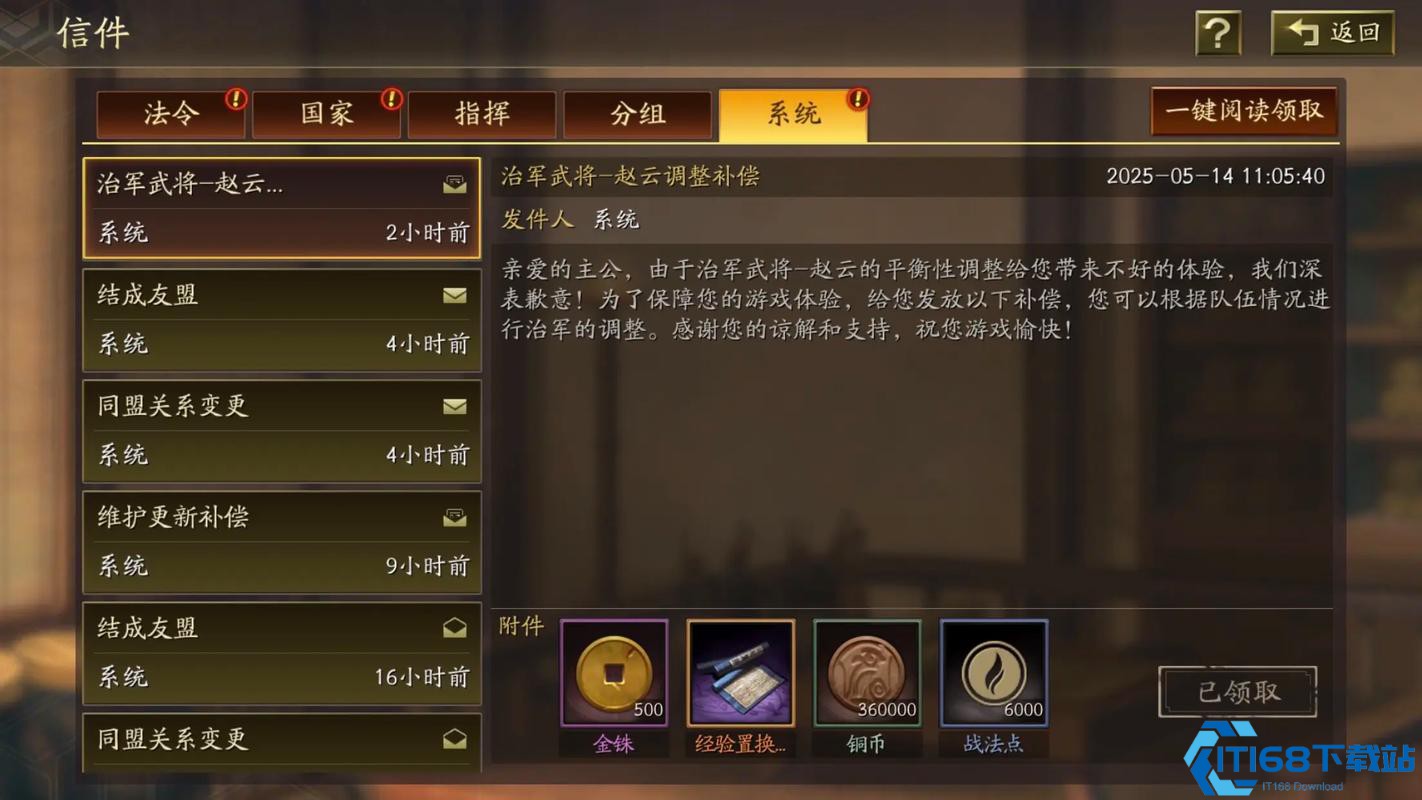Screen dimensions: 1422x800
Task: Toggle the red alert badge on 系统 tab
Action: pyautogui.click(x=857, y=99)
